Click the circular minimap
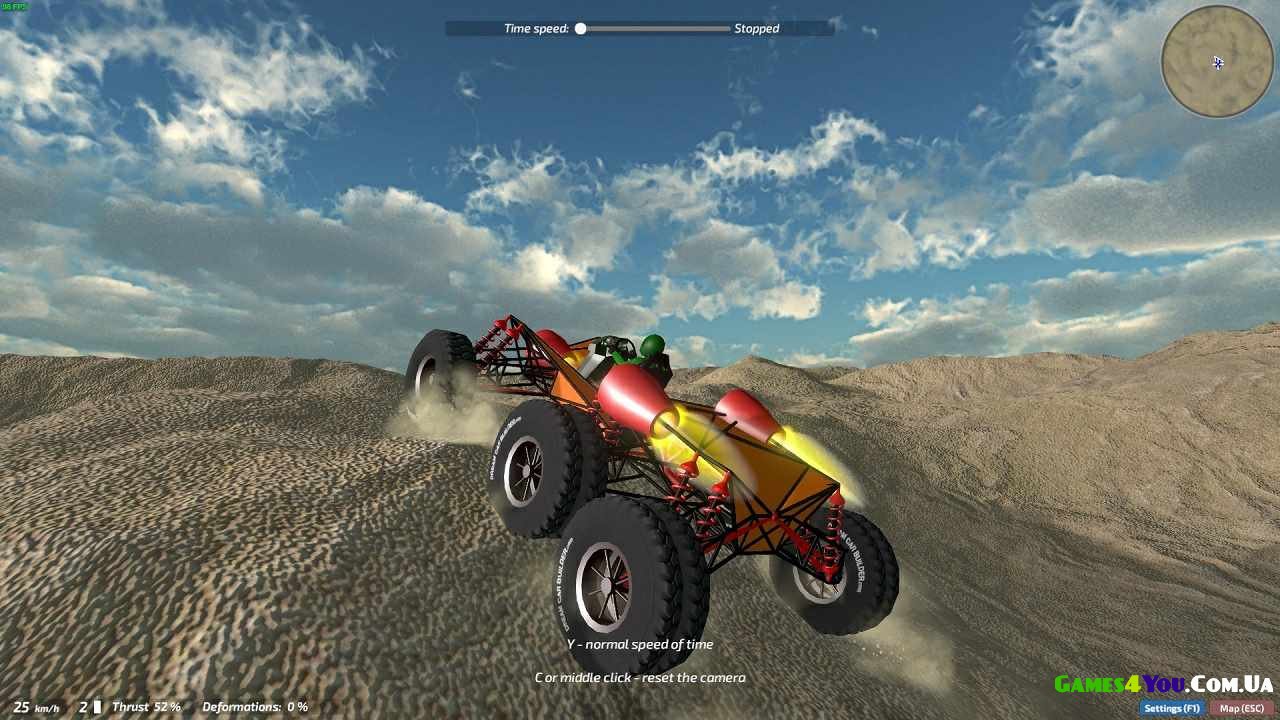Viewport: 1280px width, 720px height. pos(1217,62)
